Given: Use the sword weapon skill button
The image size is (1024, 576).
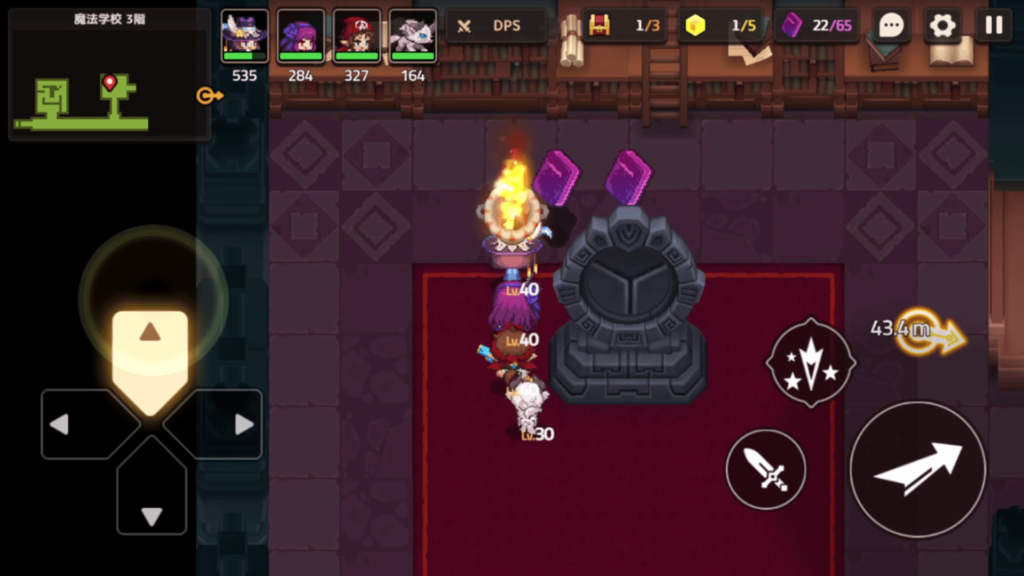Looking at the screenshot, I should pyautogui.click(x=766, y=469).
